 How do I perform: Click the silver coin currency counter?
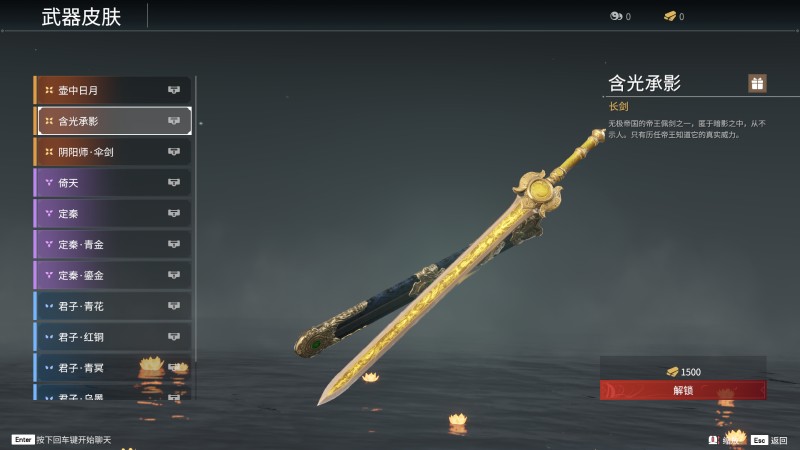coord(620,16)
